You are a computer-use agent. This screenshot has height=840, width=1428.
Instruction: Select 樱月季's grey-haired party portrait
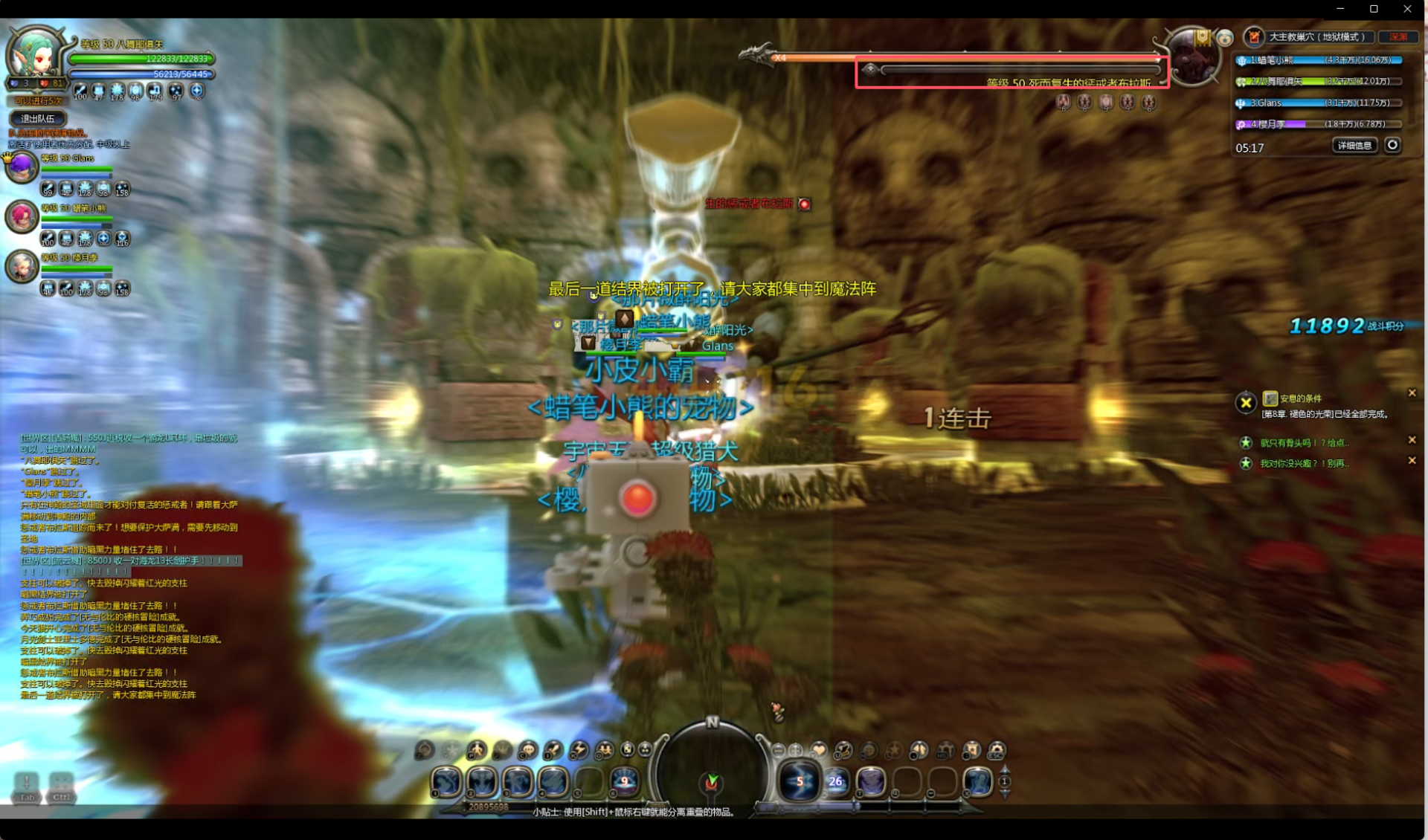tap(22, 266)
